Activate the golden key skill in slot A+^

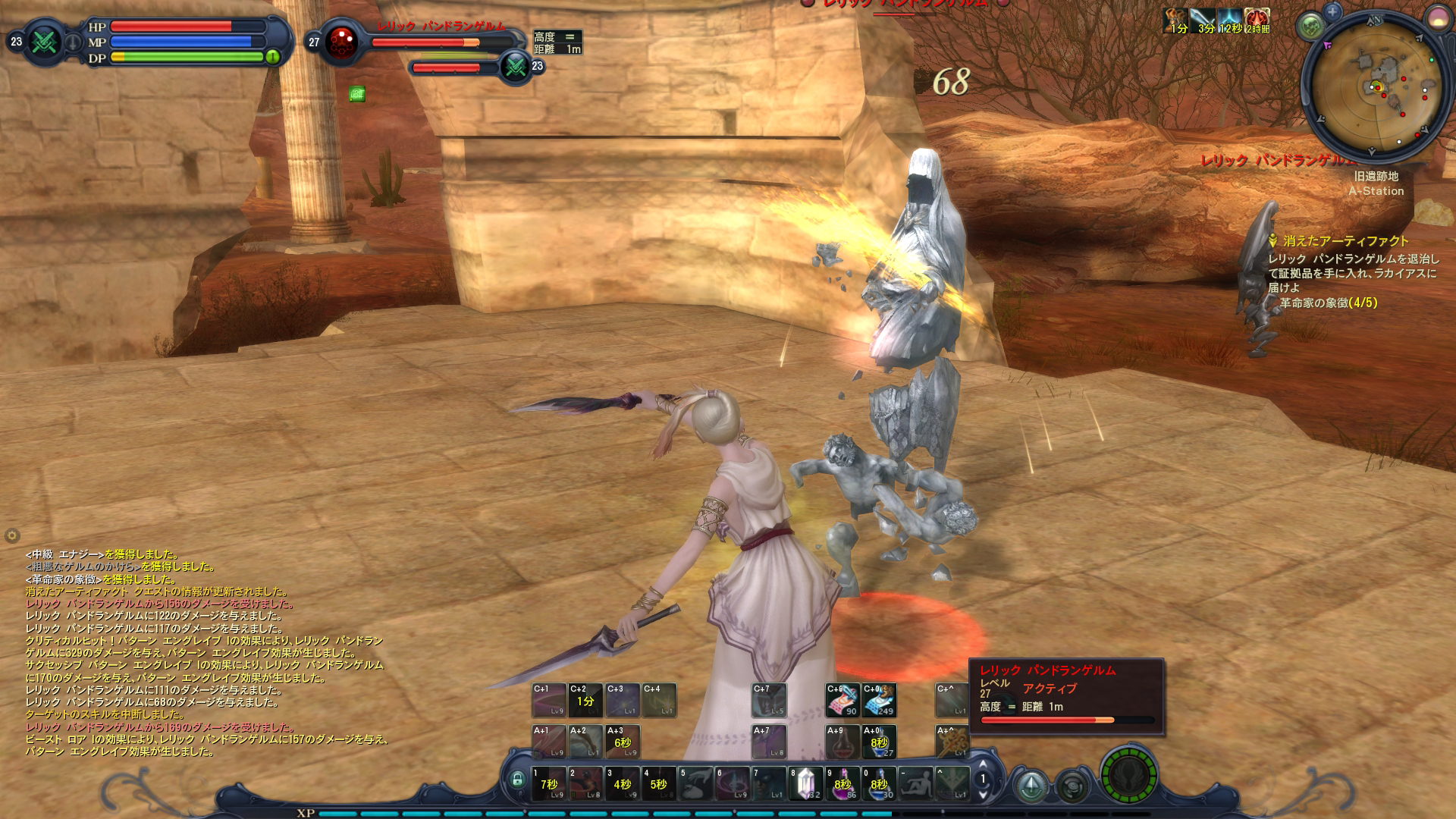click(951, 742)
